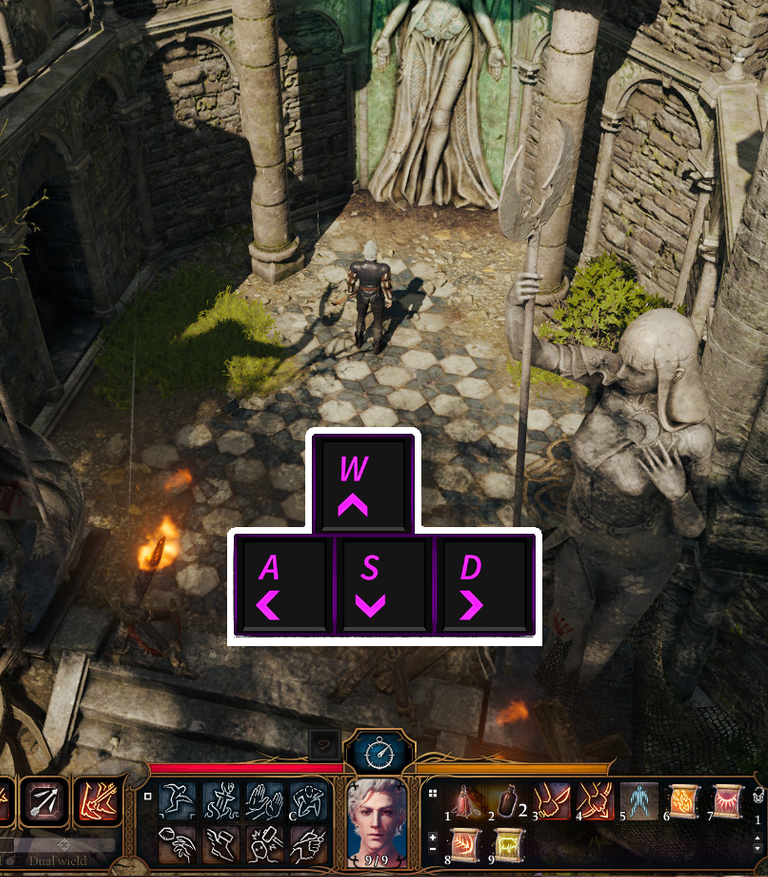Use the leaf scroll in slot 8
Screen dimensions: 768x877
pos(464,846)
